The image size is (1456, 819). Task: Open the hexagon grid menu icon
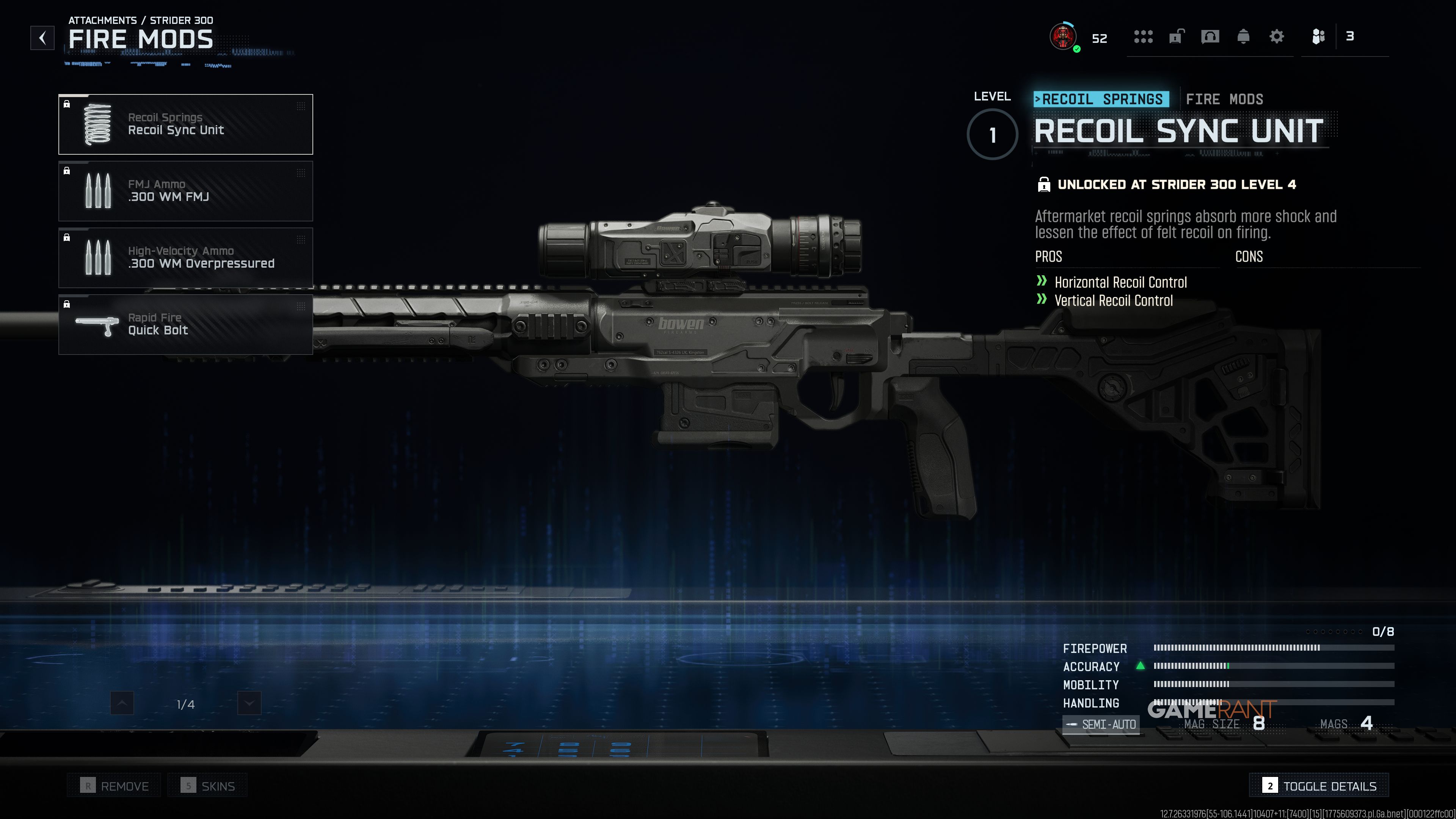click(1143, 37)
